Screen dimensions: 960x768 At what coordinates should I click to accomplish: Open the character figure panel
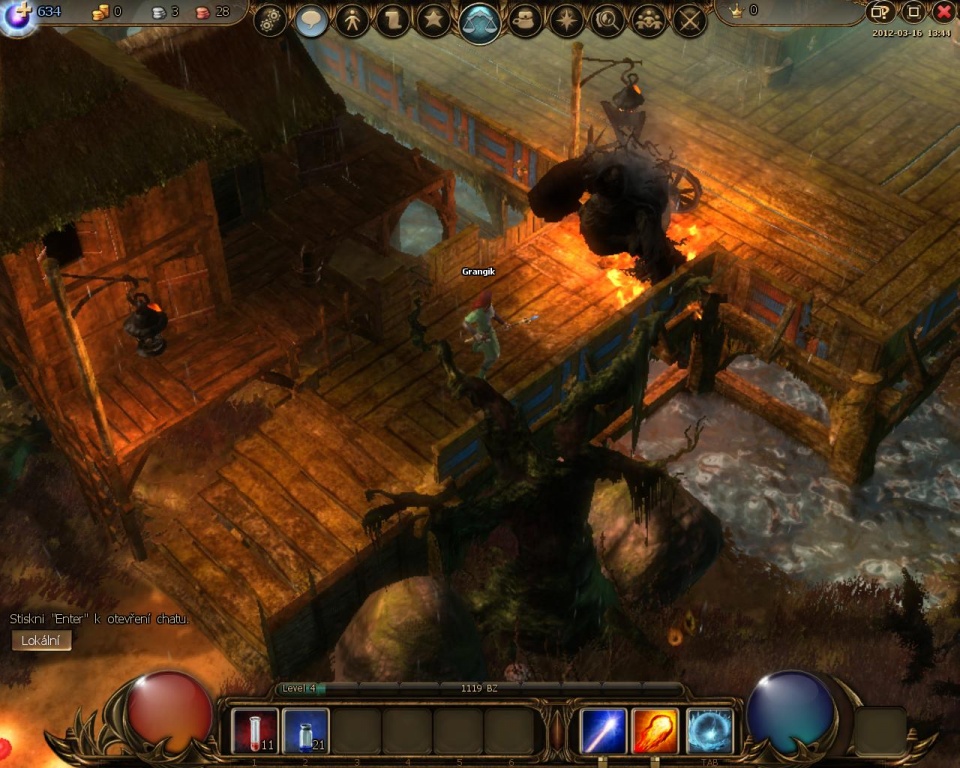coord(352,21)
